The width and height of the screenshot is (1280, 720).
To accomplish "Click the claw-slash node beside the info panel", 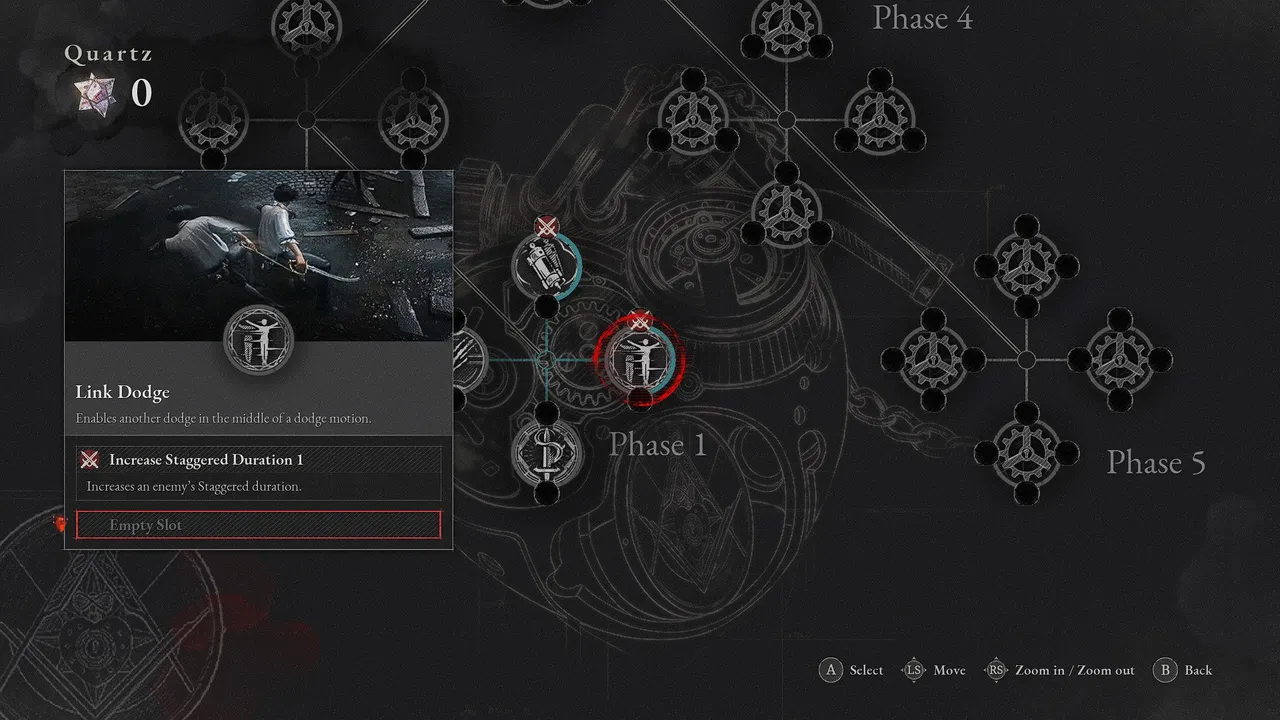I will point(470,360).
